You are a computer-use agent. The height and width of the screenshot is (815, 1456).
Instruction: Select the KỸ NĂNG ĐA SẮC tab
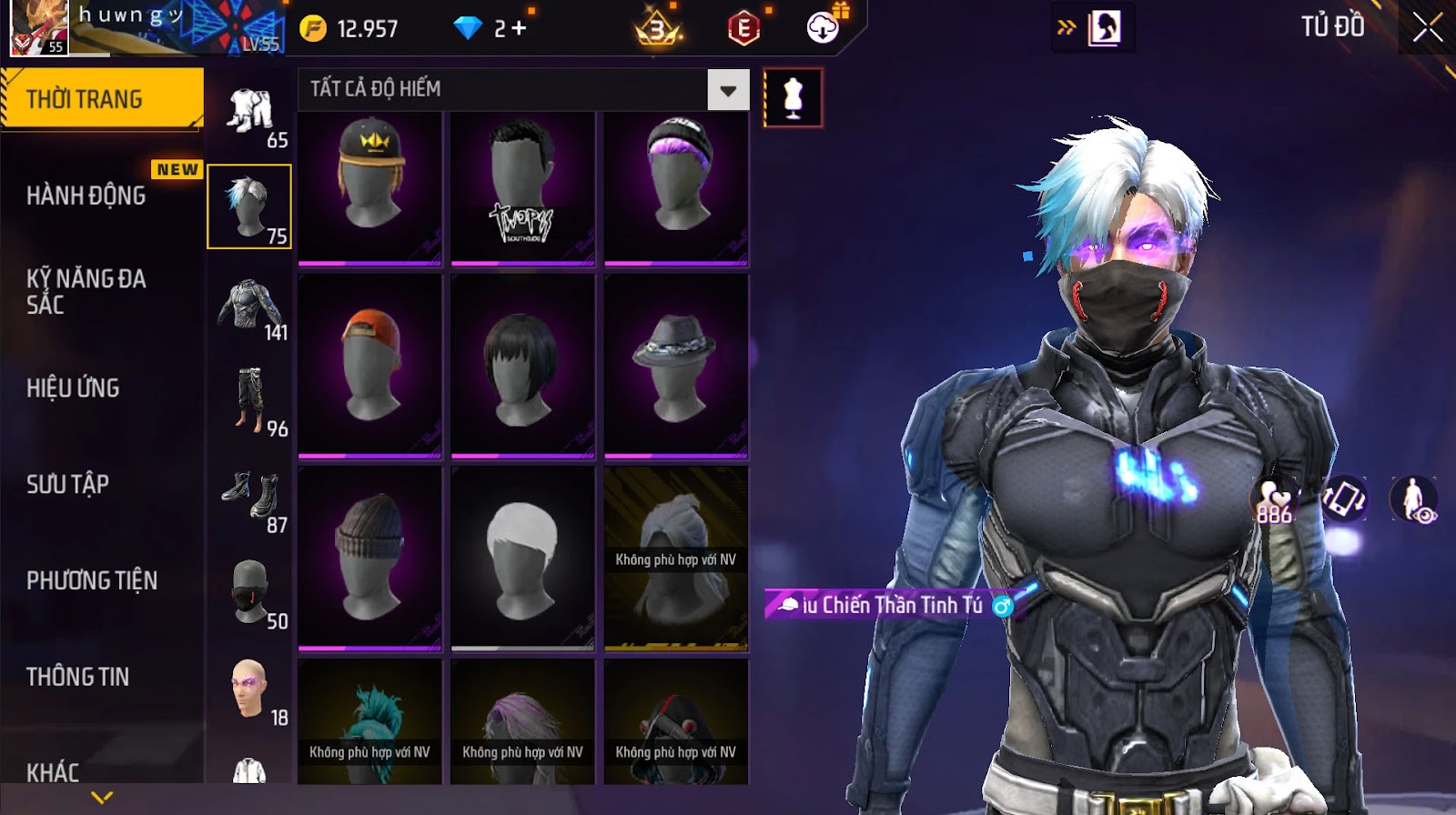pos(86,291)
